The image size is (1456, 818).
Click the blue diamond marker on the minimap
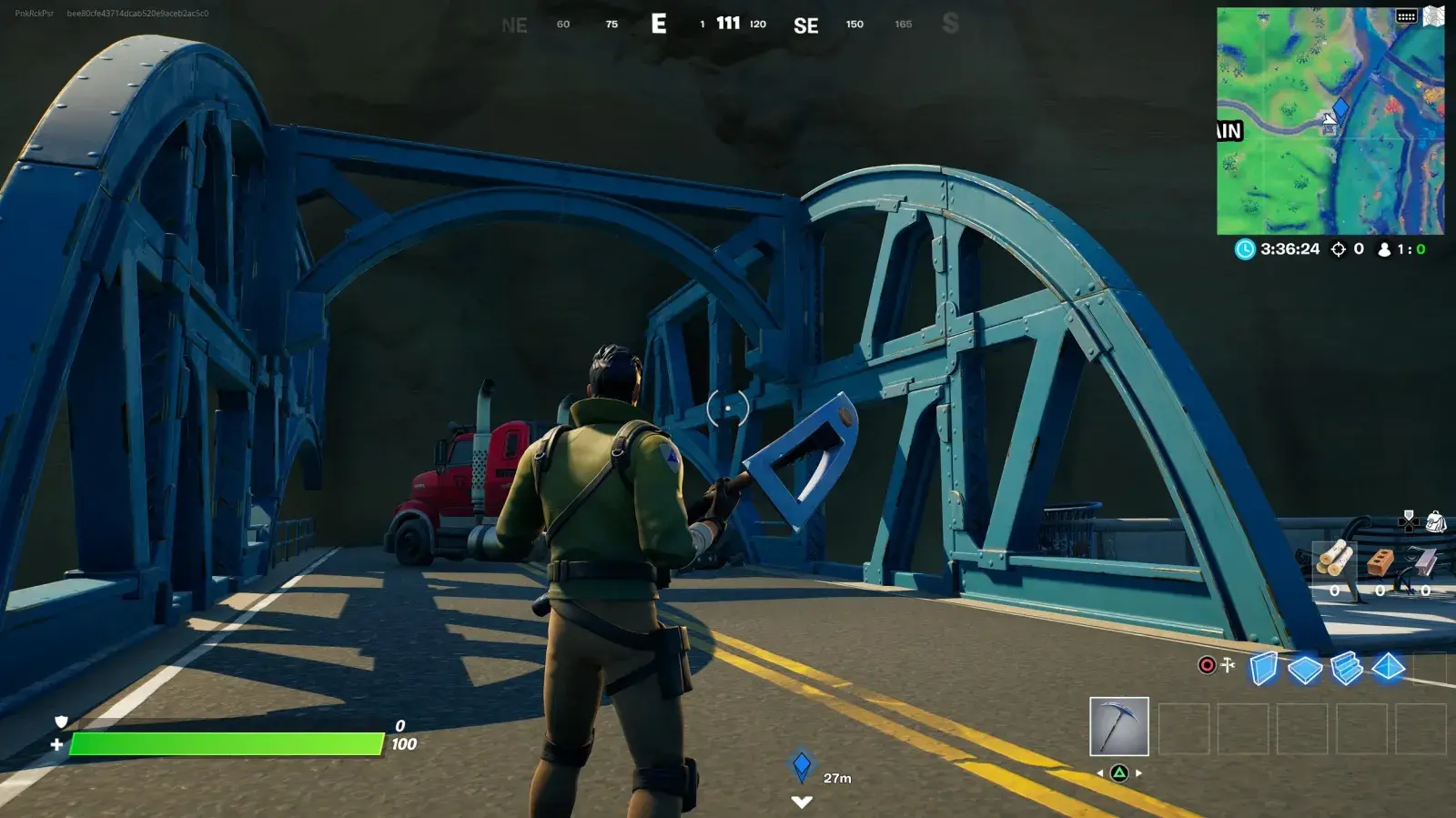[x=1340, y=109]
